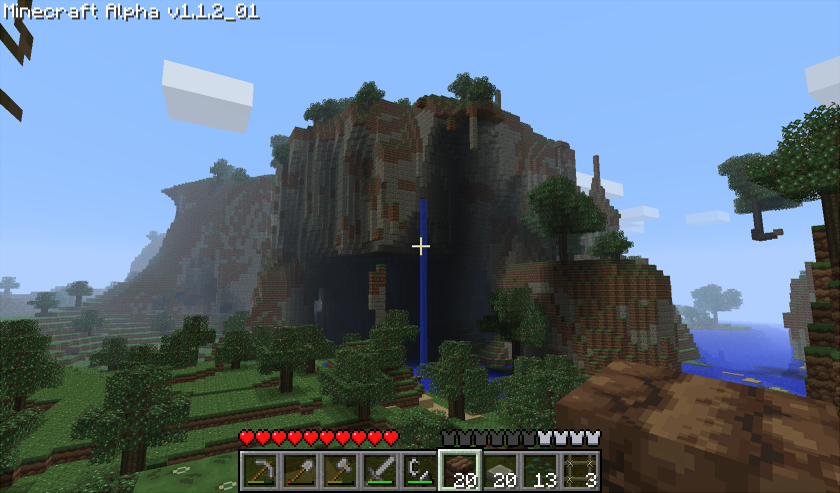The height and width of the screenshot is (493, 840).
Task: Select the gravel block stack slot
Action: (500, 471)
